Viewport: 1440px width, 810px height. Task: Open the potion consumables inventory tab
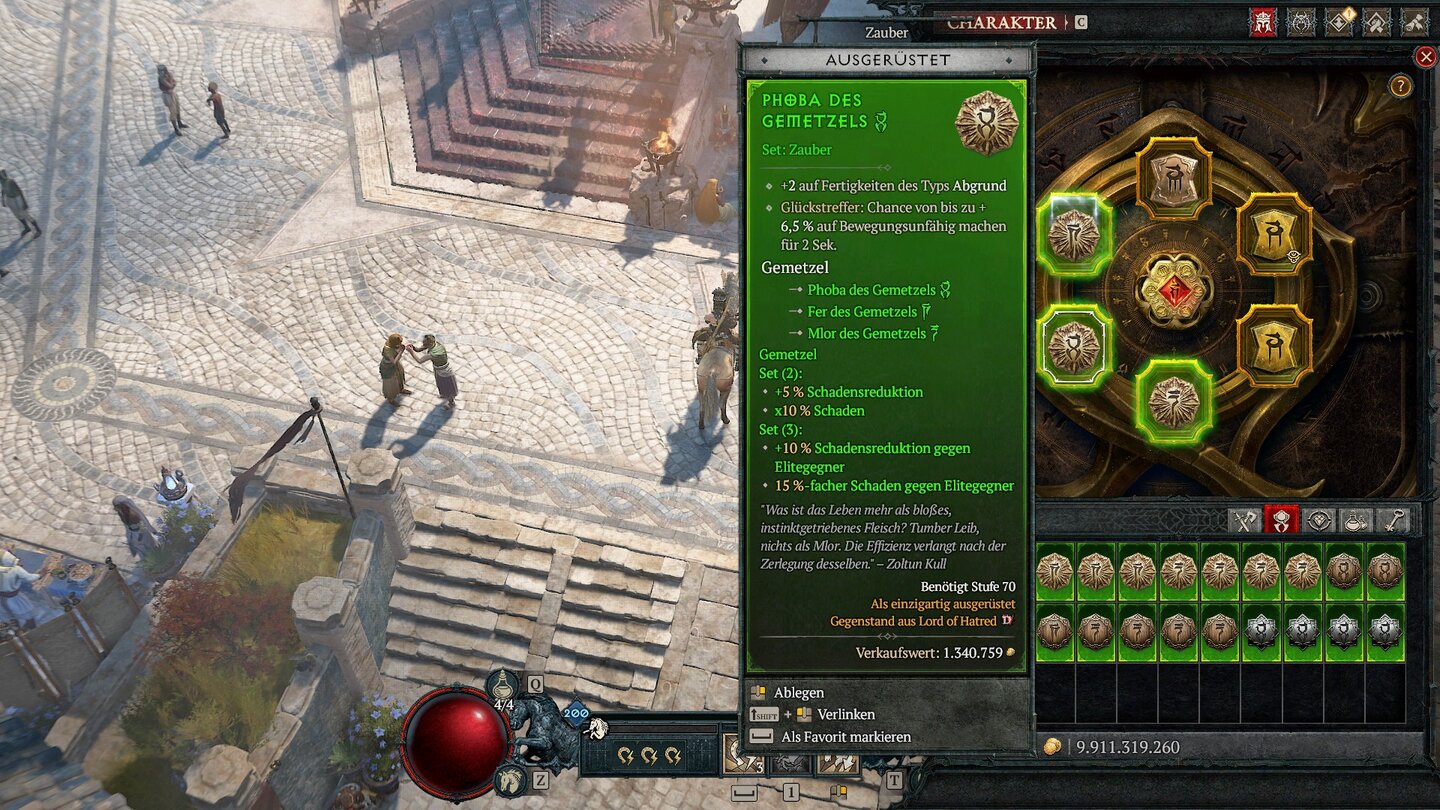1358,520
